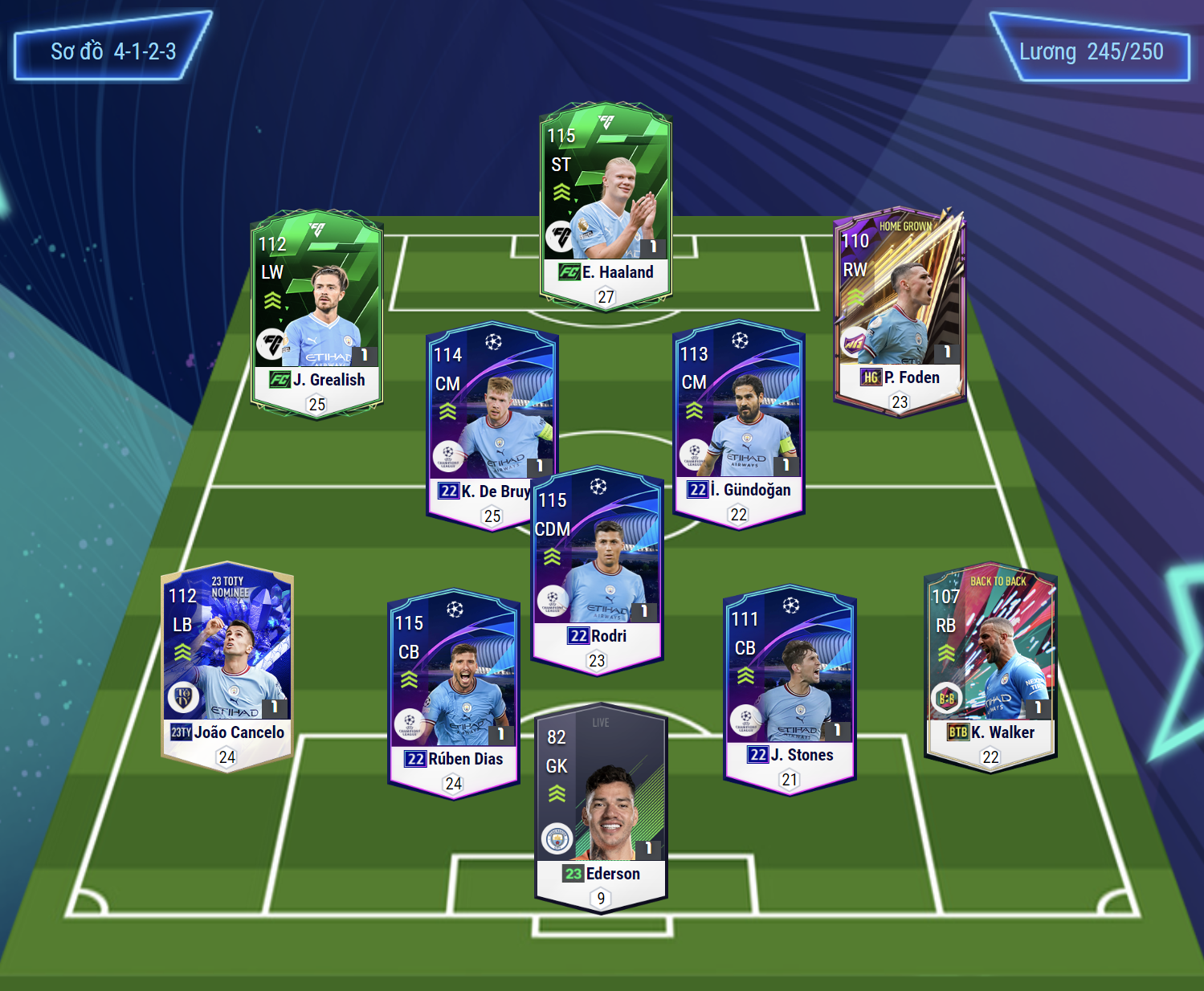The image size is (1204, 991).
Task: Select João Cancelo left back card
Action: 227,667
